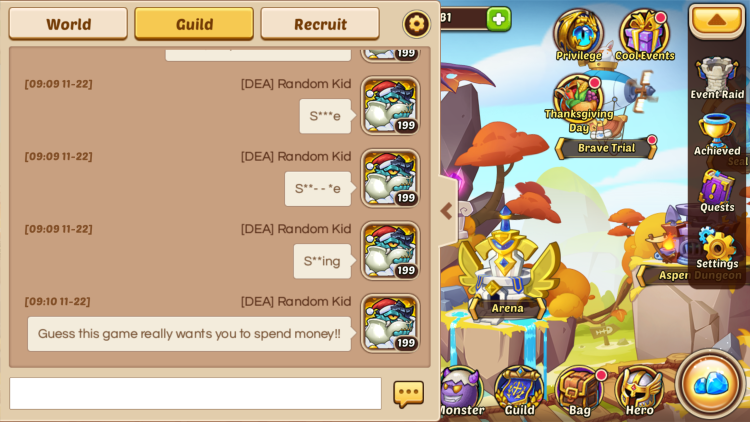Send message with speech bubble button
The image size is (750, 422).
coord(408,394)
